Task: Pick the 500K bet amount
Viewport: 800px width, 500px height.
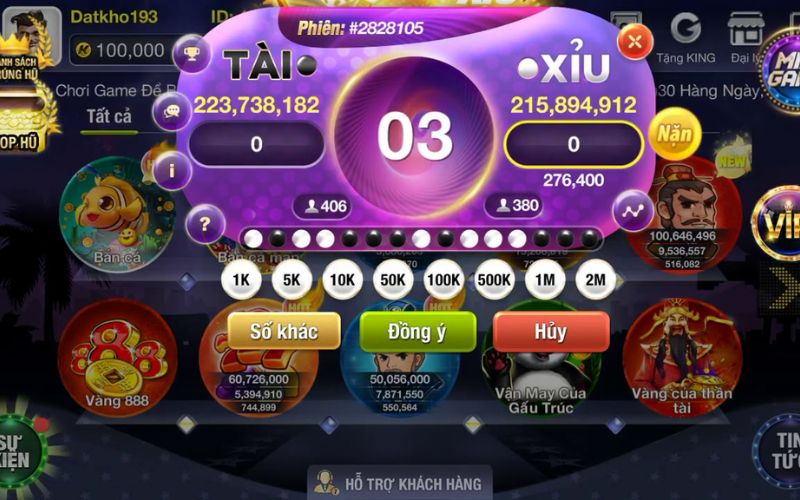Action: tap(495, 280)
